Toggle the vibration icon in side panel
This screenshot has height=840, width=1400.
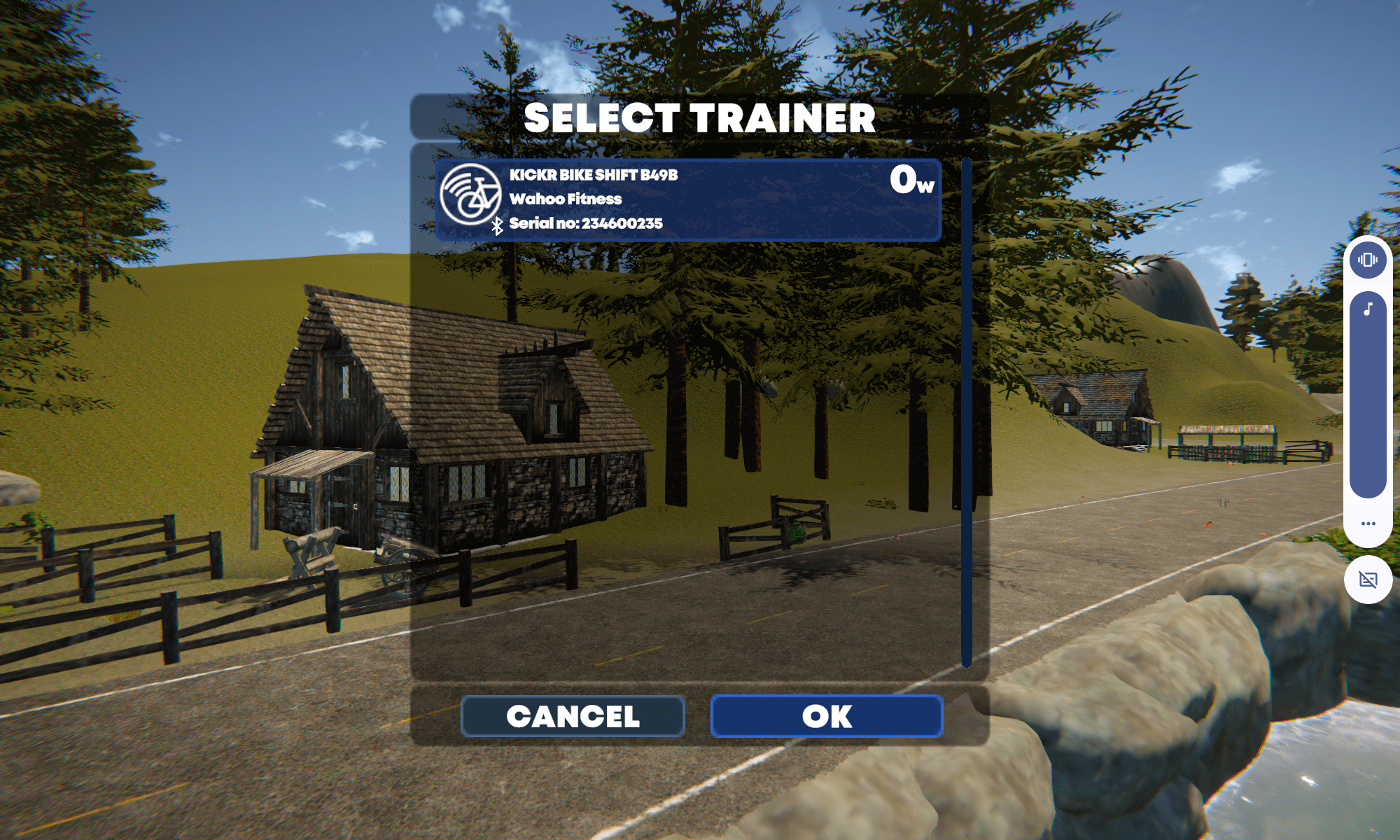coord(1368,260)
